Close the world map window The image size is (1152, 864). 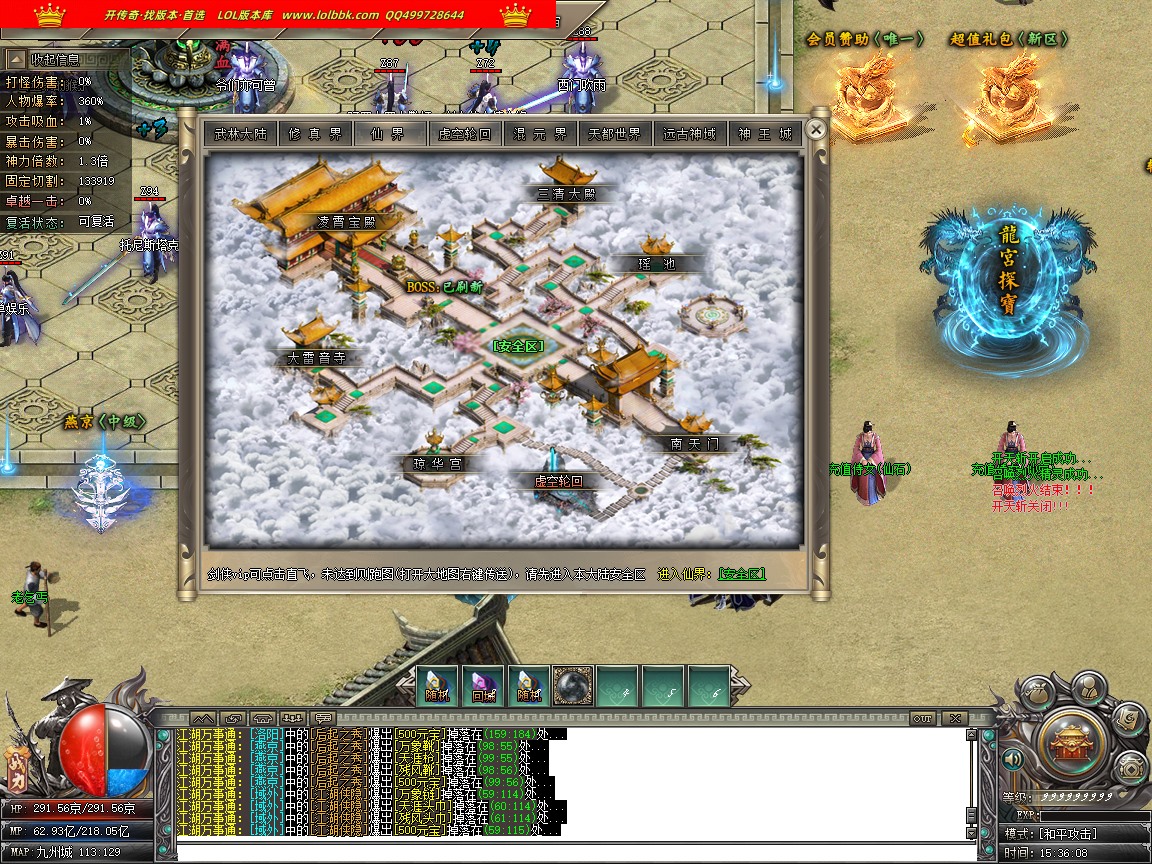click(816, 129)
